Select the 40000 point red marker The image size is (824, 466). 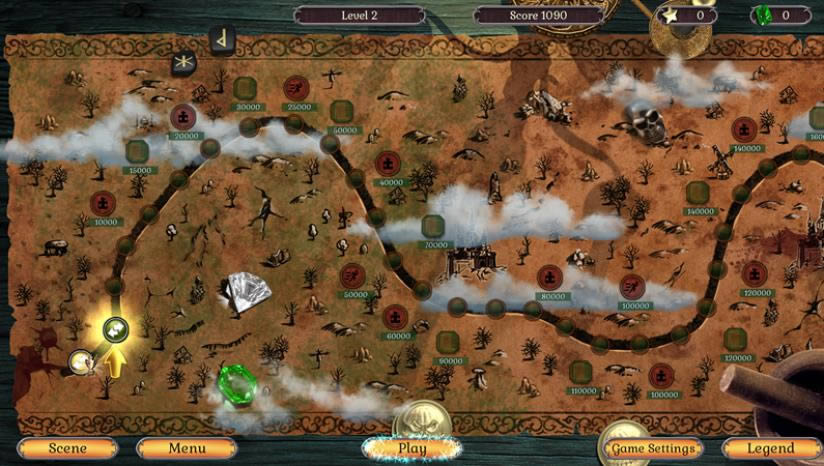point(388,164)
